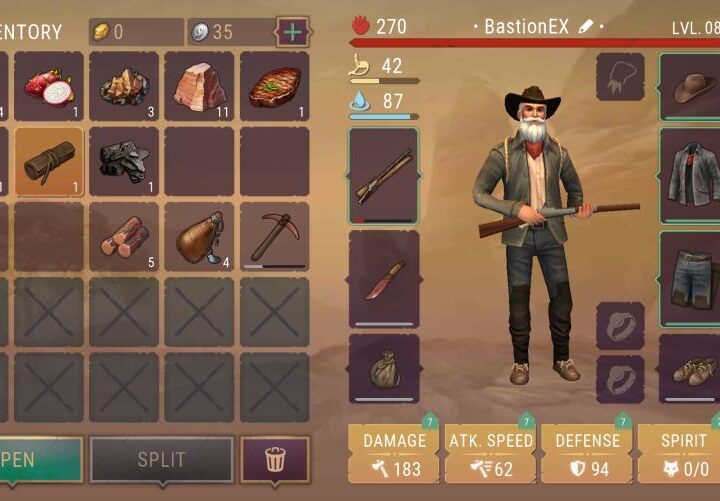This screenshot has height=501, width=720.
Task: Pick the red stone chunk slot
Action: pos(199,87)
